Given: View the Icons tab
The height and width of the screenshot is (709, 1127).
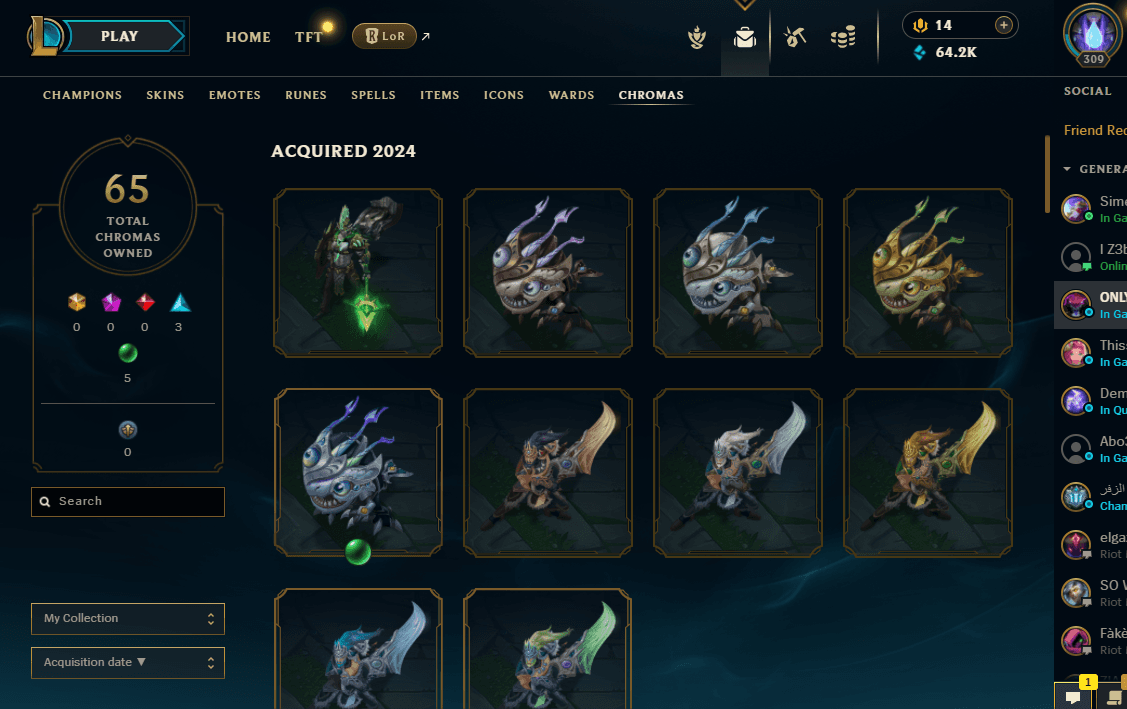Looking at the screenshot, I should (x=504, y=95).
